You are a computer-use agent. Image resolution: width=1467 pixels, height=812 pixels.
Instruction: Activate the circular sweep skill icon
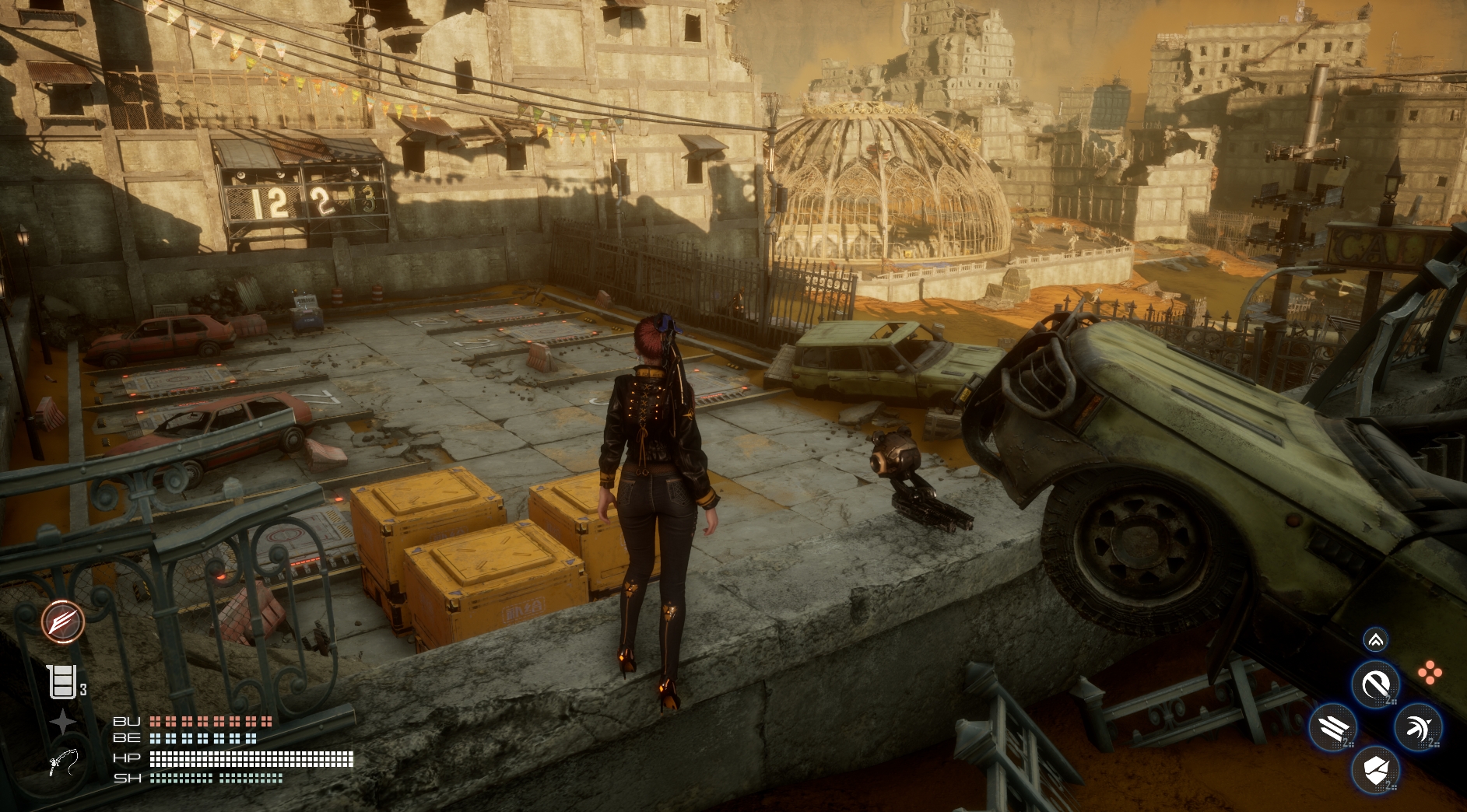1376,685
